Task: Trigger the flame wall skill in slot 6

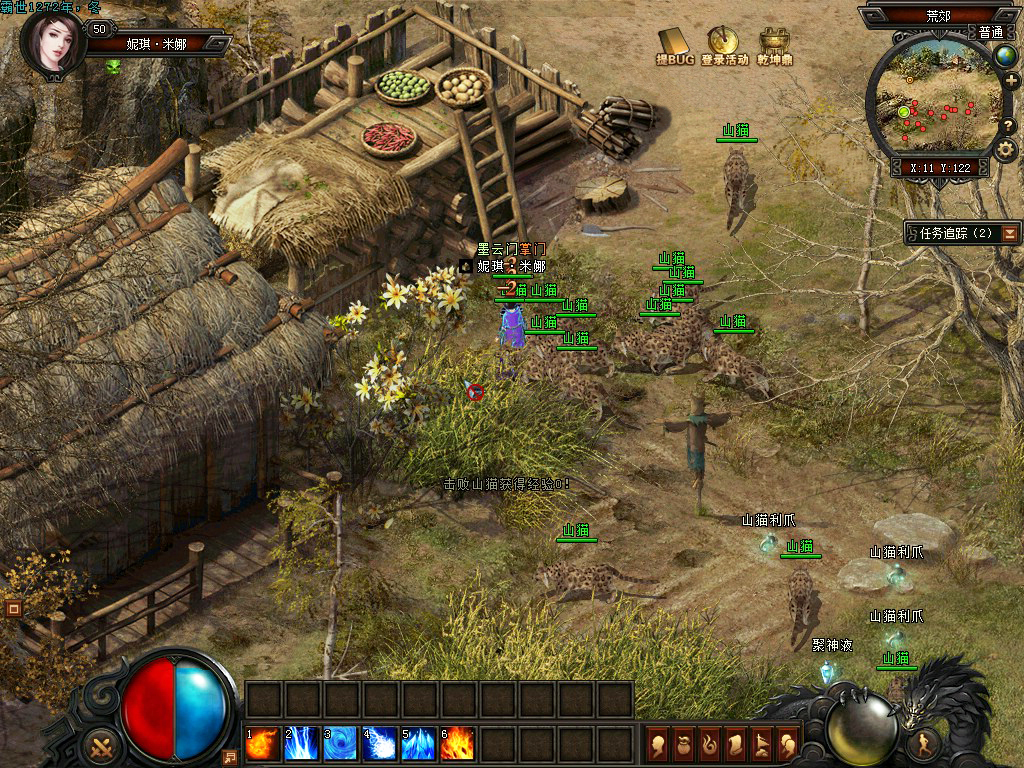Action: 458,744
